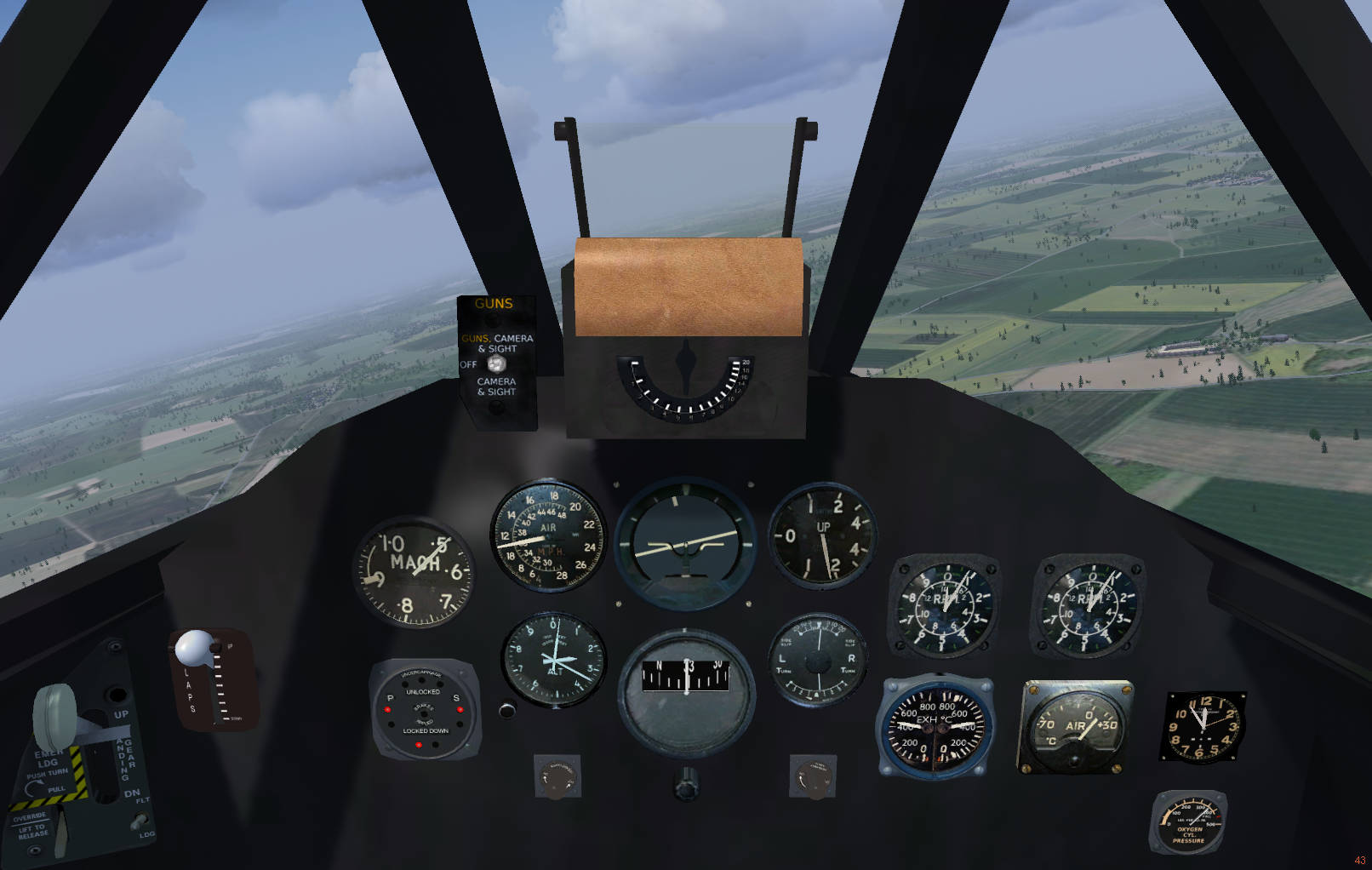Image resolution: width=1372 pixels, height=870 pixels.
Task: Toggle the FLT/LDG switch
Action: point(138,822)
